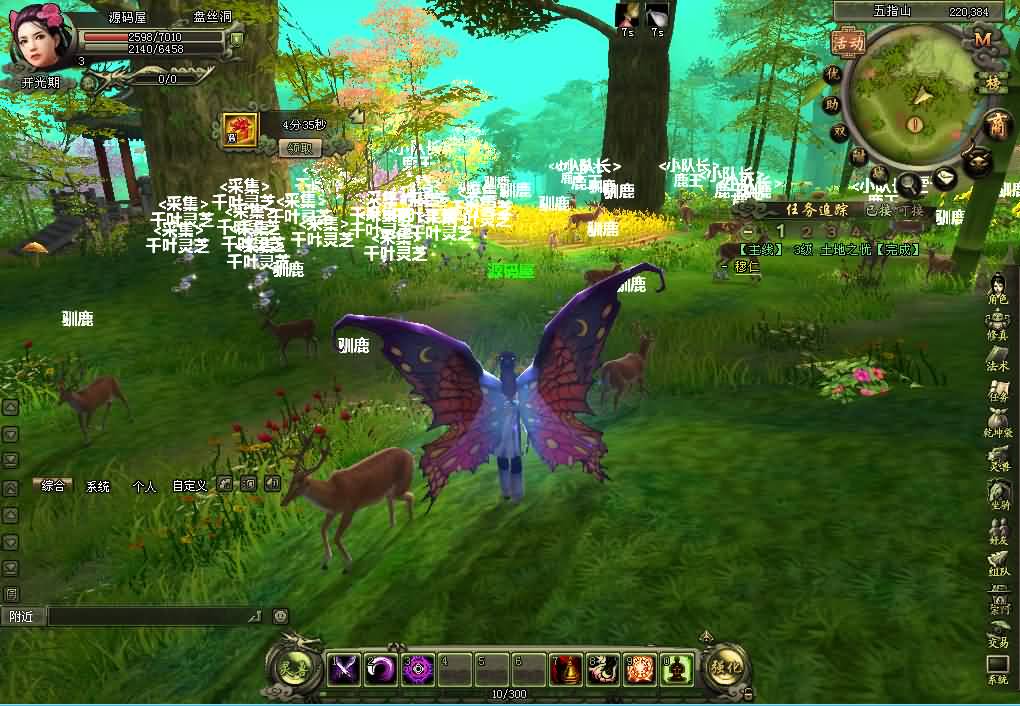The height and width of the screenshot is (706, 1020).
Task: Click the 强化 enhance round button
Action: point(723,666)
